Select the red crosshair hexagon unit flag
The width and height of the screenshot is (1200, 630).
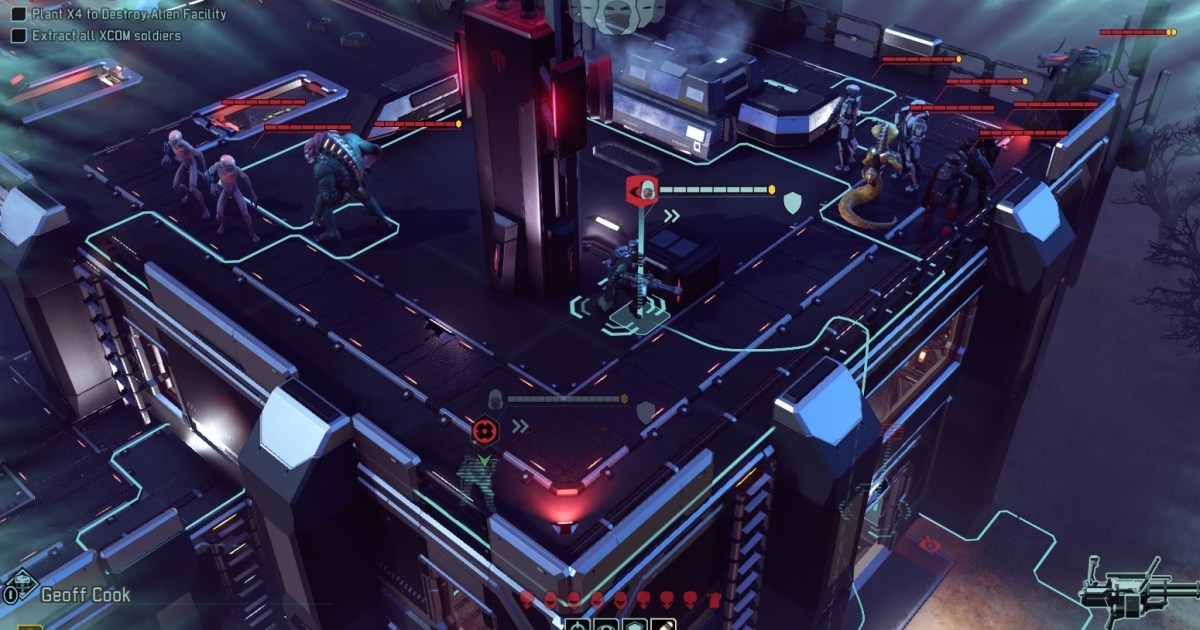[x=484, y=431]
